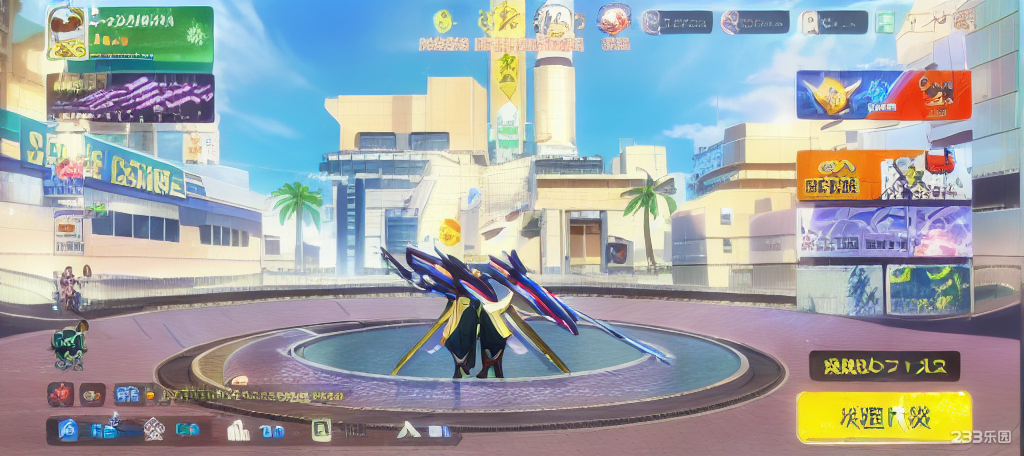
Task: Click the up-arrow icon in bottom bar
Action: point(407,431)
